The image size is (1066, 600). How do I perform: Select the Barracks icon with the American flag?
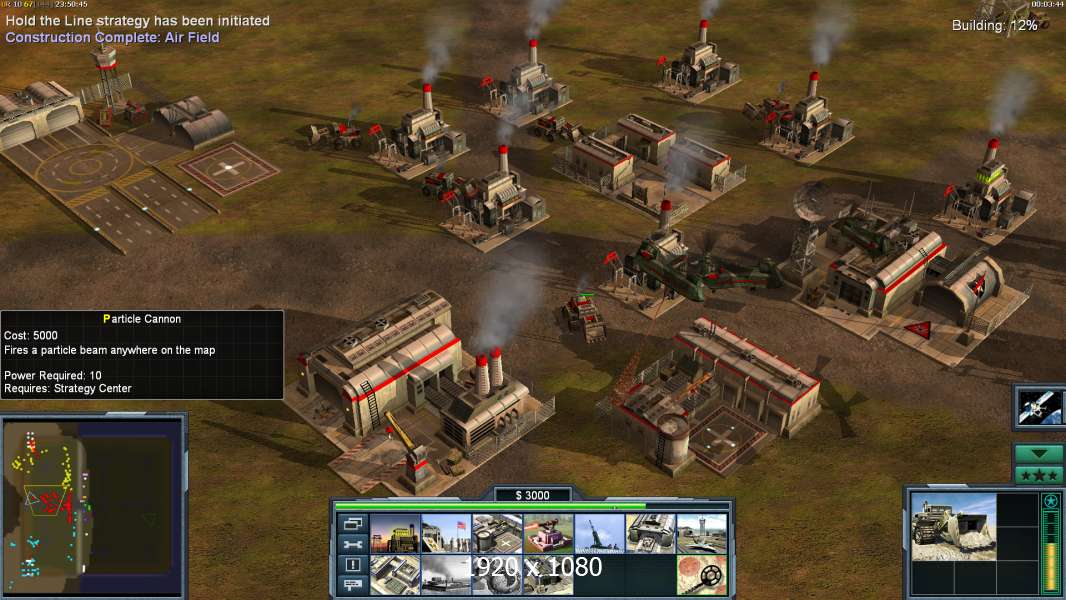(446, 534)
